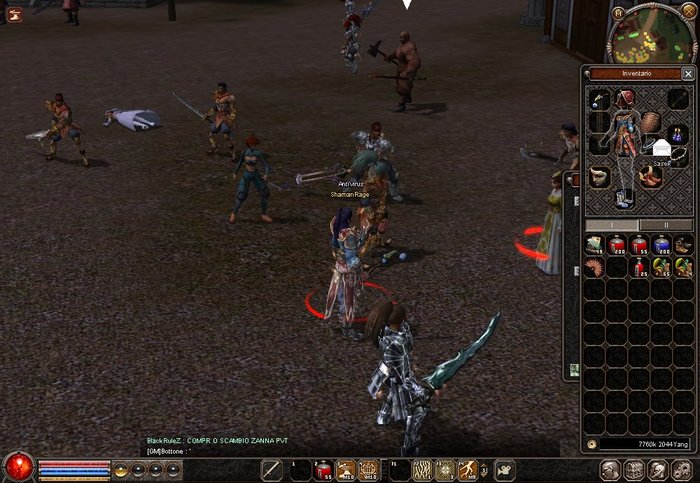The height and width of the screenshot is (483, 700).
Task: Switch to inventory page I
Action: click(610, 225)
